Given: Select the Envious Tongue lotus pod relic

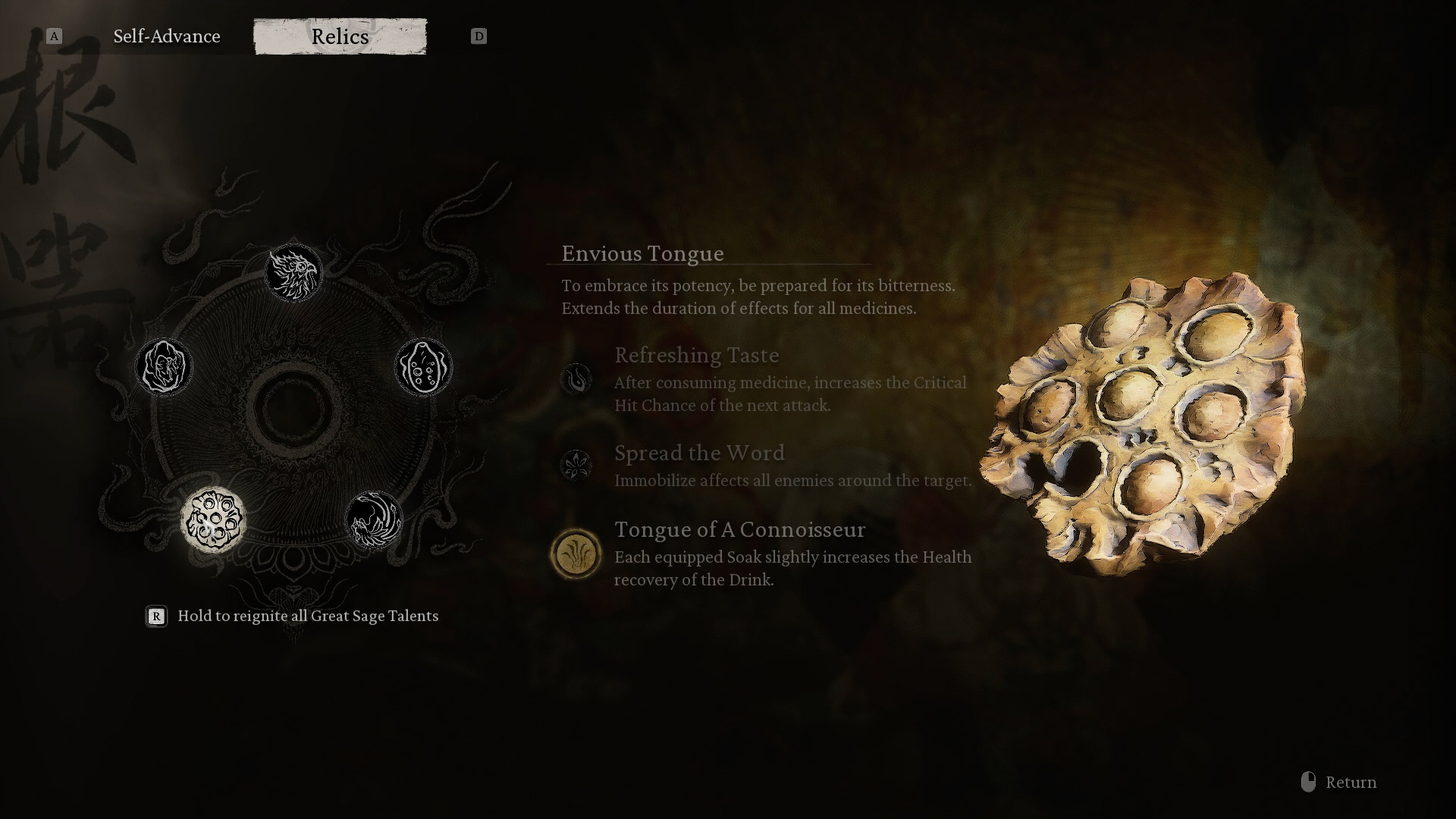Looking at the screenshot, I should [x=213, y=520].
